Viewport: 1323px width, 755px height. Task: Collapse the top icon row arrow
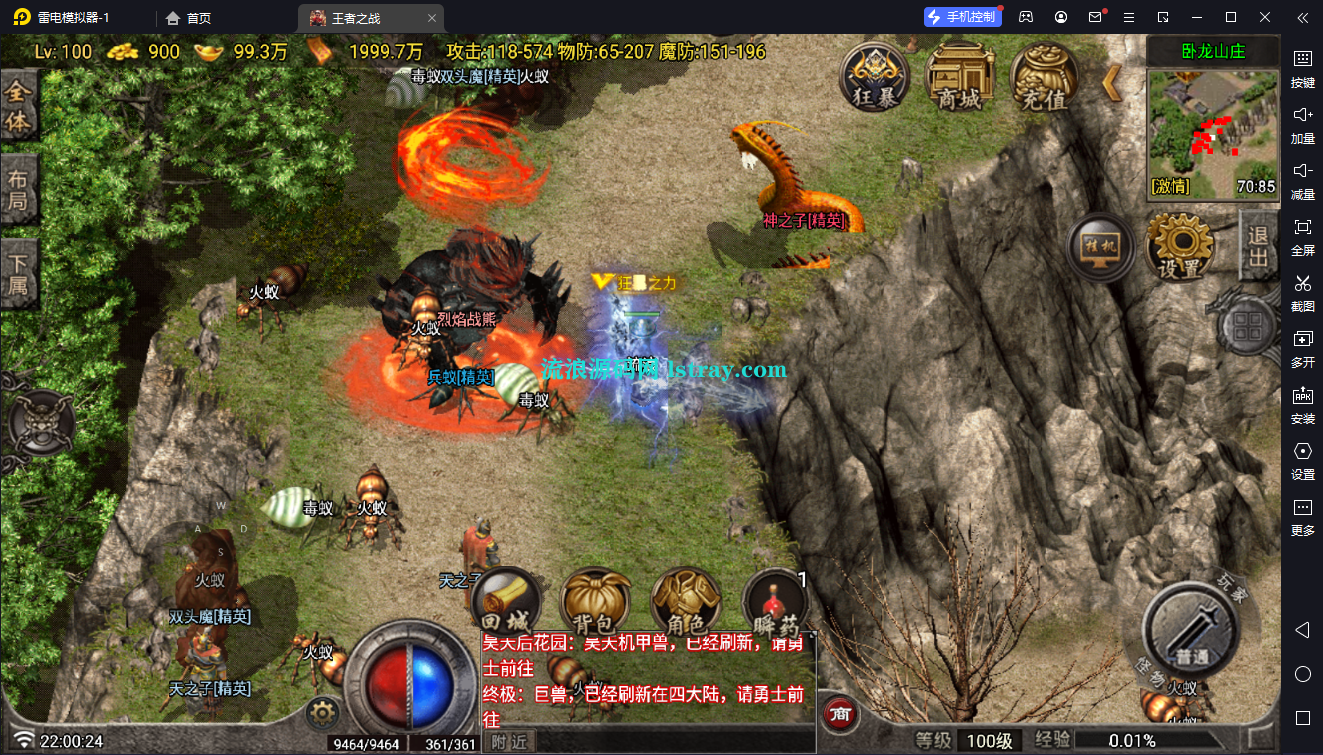(1112, 82)
